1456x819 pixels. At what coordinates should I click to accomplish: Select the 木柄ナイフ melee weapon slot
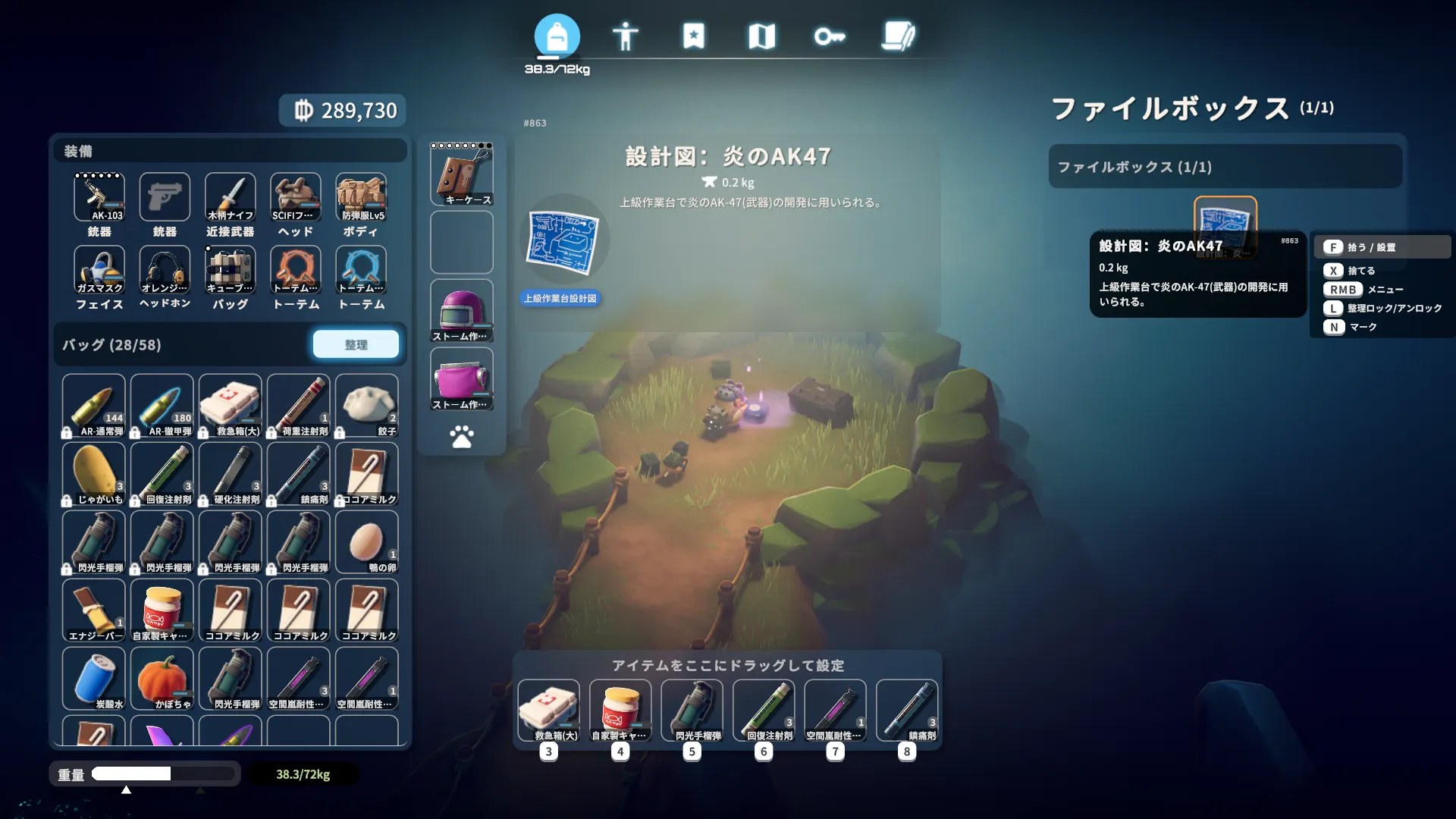pyautogui.click(x=231, y=197)
